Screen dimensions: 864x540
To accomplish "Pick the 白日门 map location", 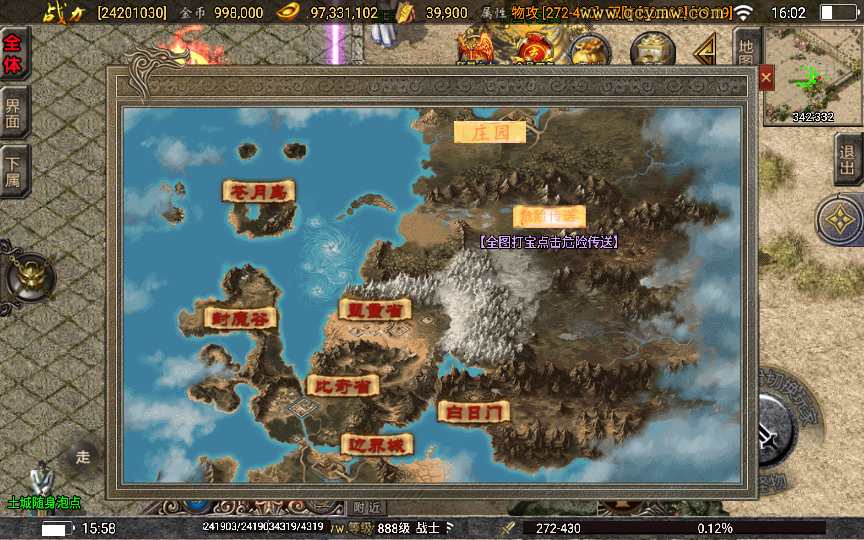I will [474, 411].
